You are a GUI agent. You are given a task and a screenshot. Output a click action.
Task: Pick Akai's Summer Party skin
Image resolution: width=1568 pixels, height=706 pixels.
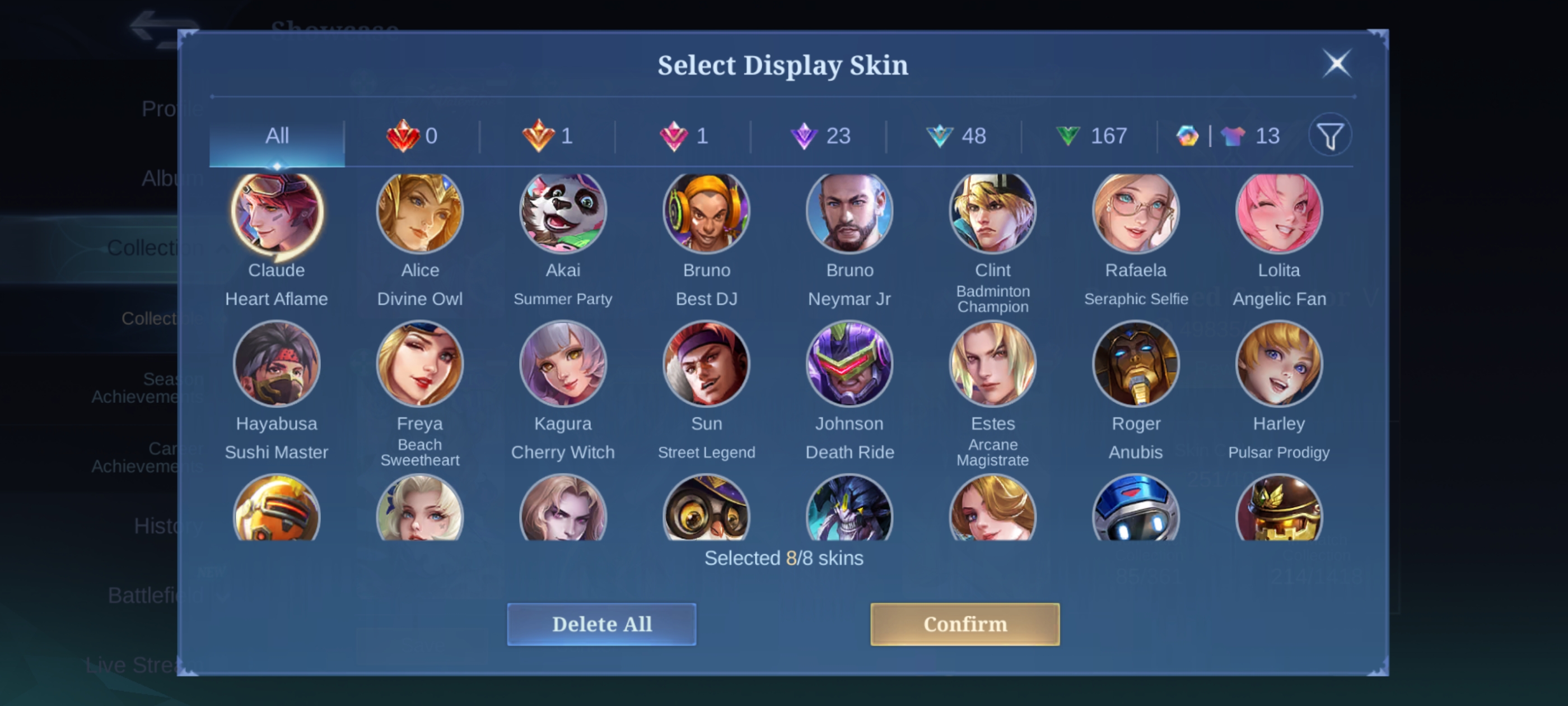click(563, 212)
